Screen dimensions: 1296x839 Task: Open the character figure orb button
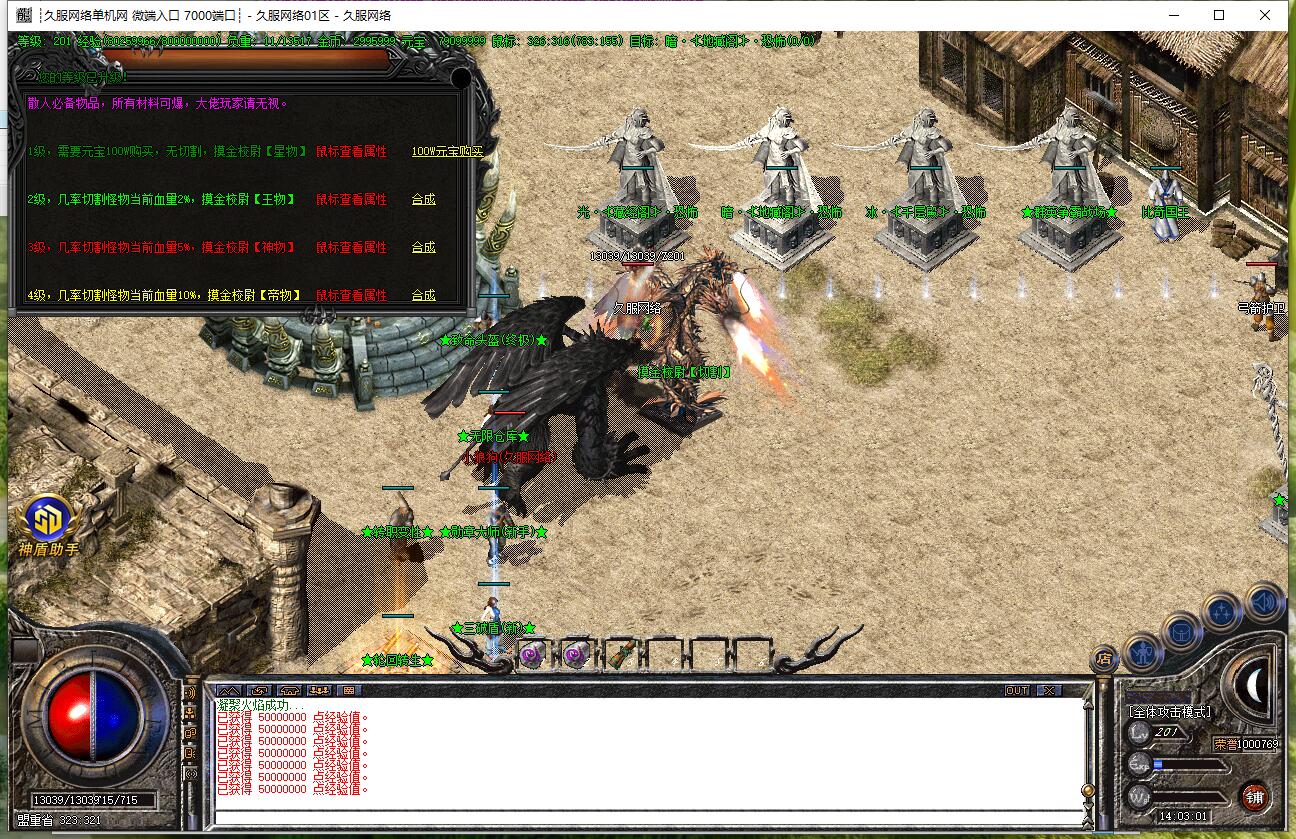[1143, 653]
